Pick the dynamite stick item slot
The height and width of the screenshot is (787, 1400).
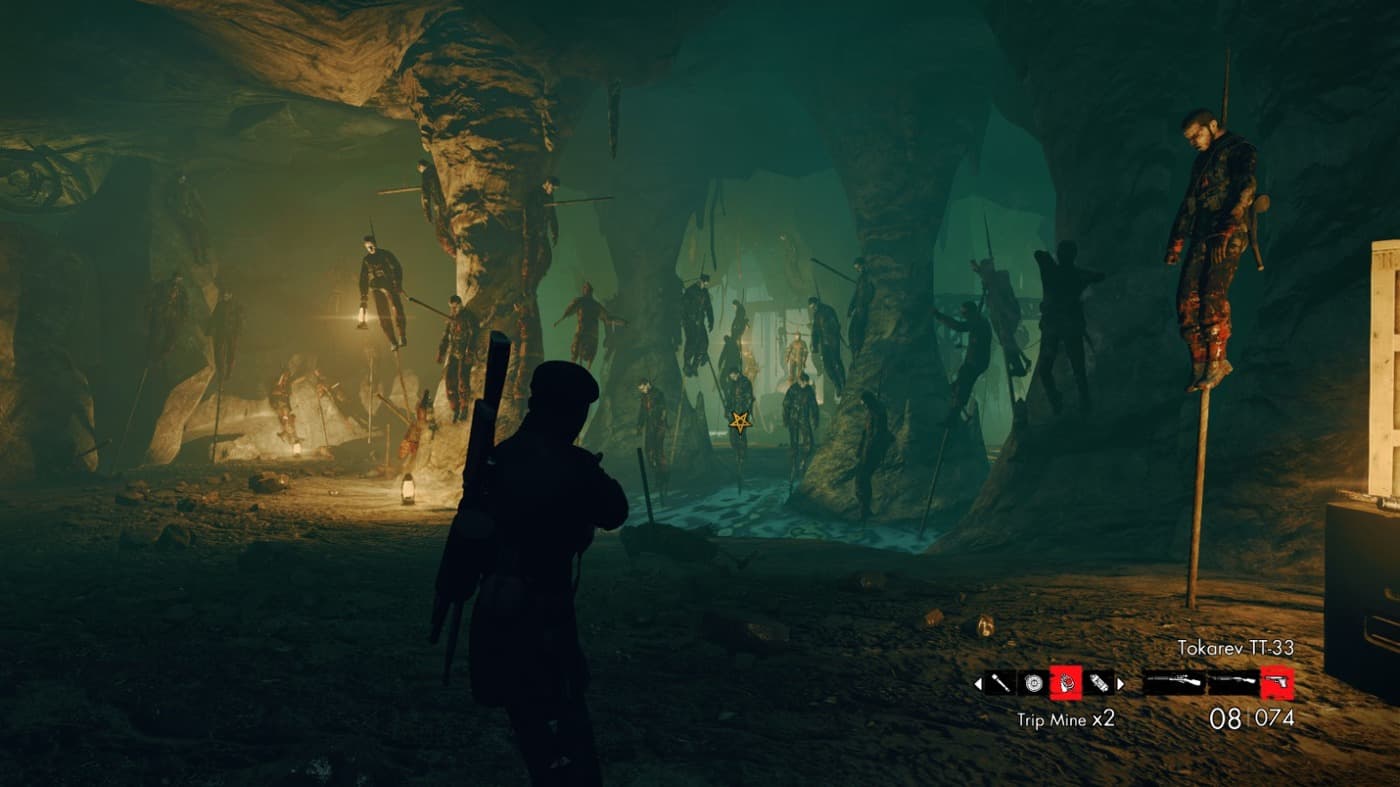[x=1098, y=684]
